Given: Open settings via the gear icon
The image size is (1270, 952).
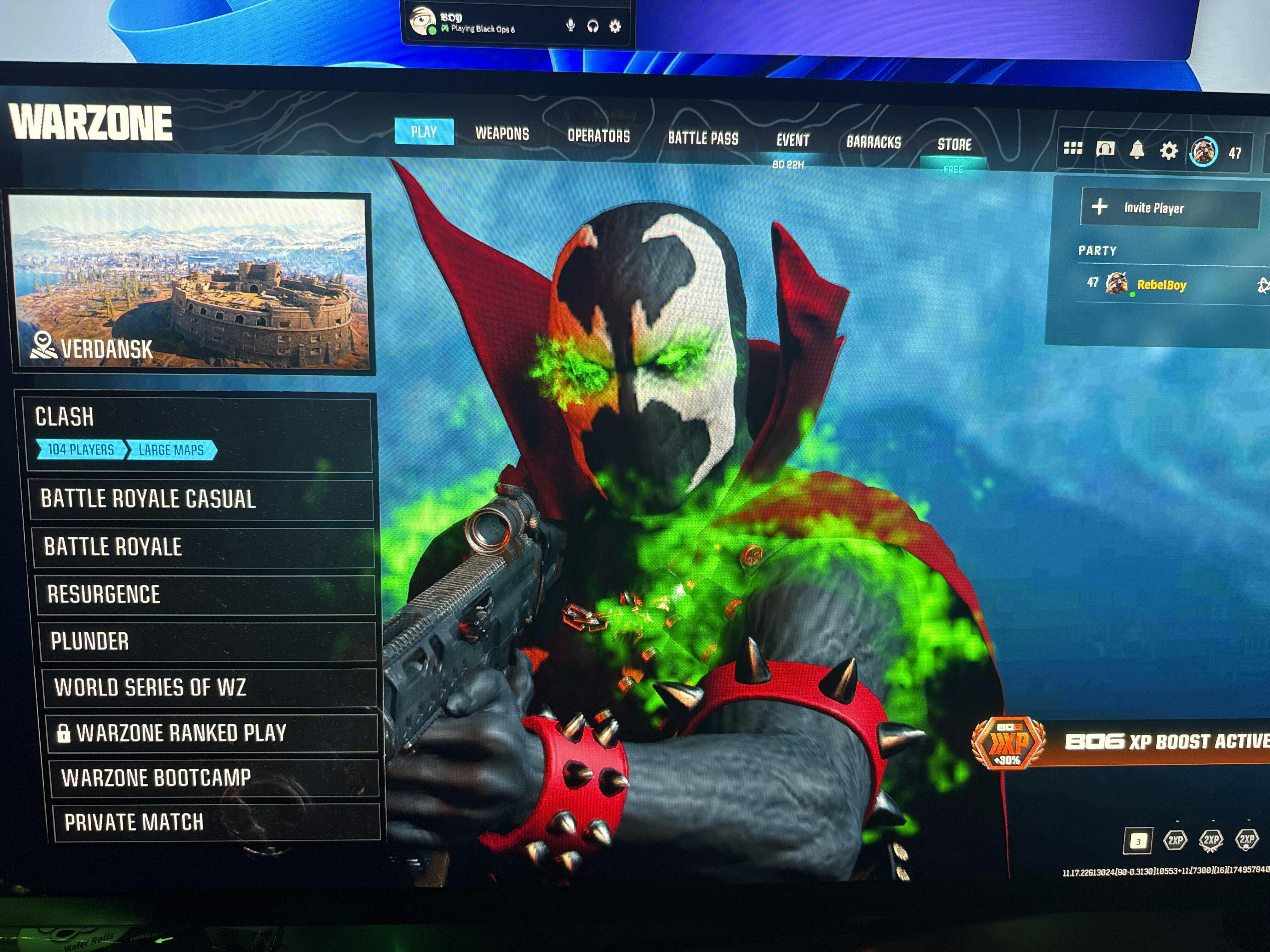Looking at the screenshot, I should coord(1168,151).
